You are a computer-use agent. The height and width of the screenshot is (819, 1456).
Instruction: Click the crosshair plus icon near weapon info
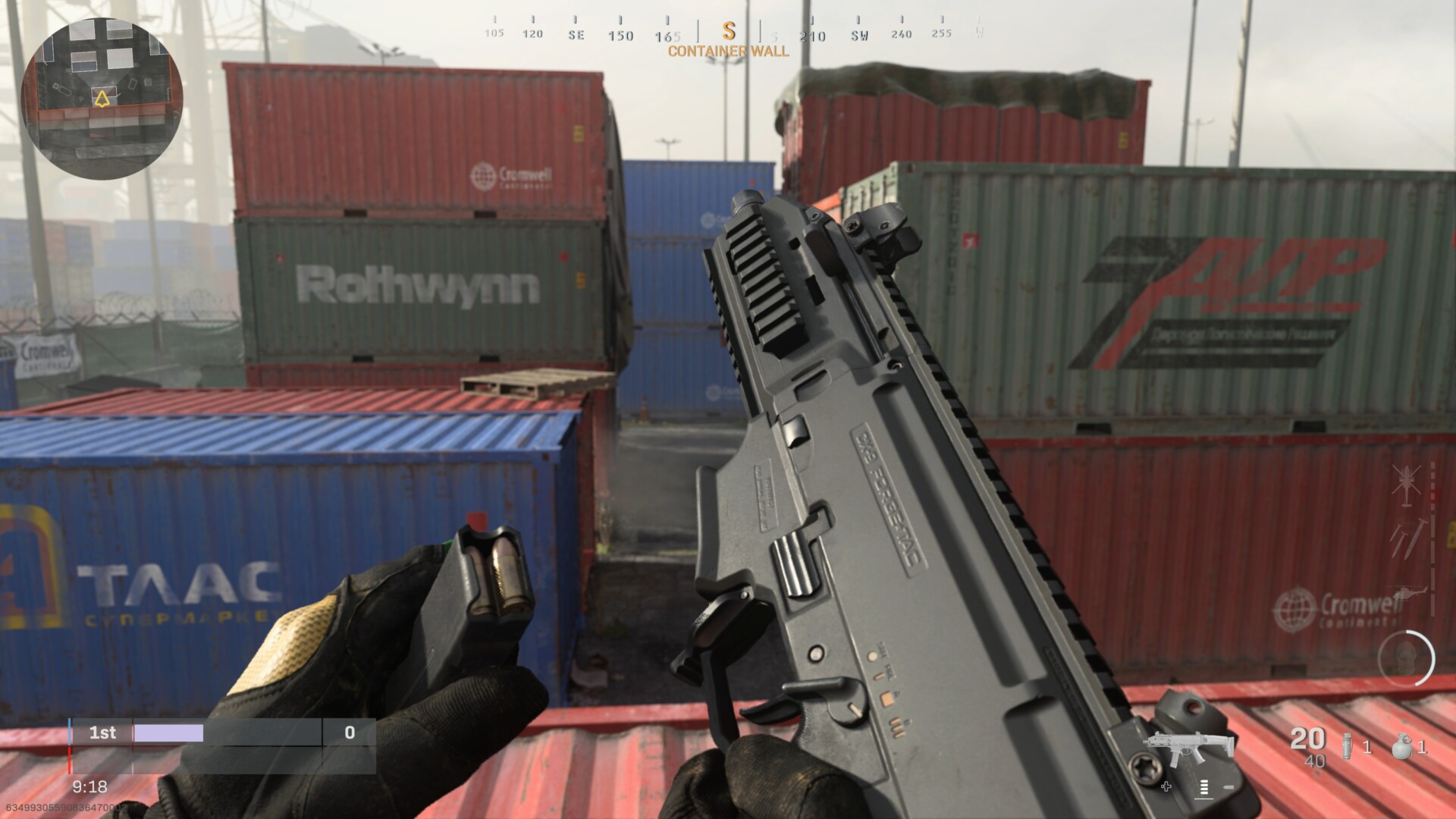[x=1166, y=786]
